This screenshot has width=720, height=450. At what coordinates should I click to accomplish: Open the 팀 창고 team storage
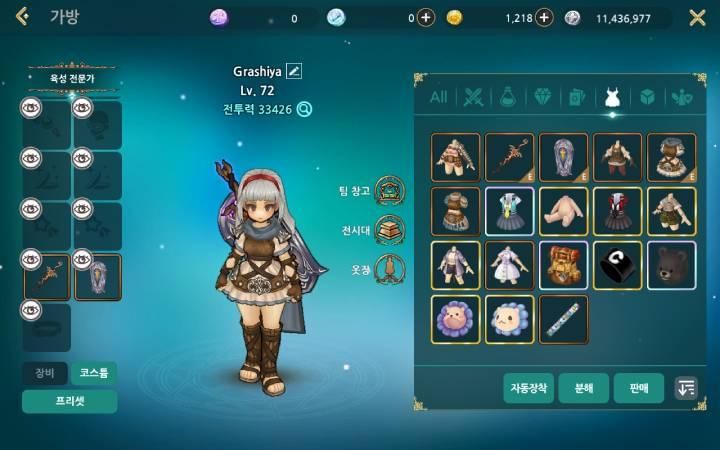(x=389, y=189)
